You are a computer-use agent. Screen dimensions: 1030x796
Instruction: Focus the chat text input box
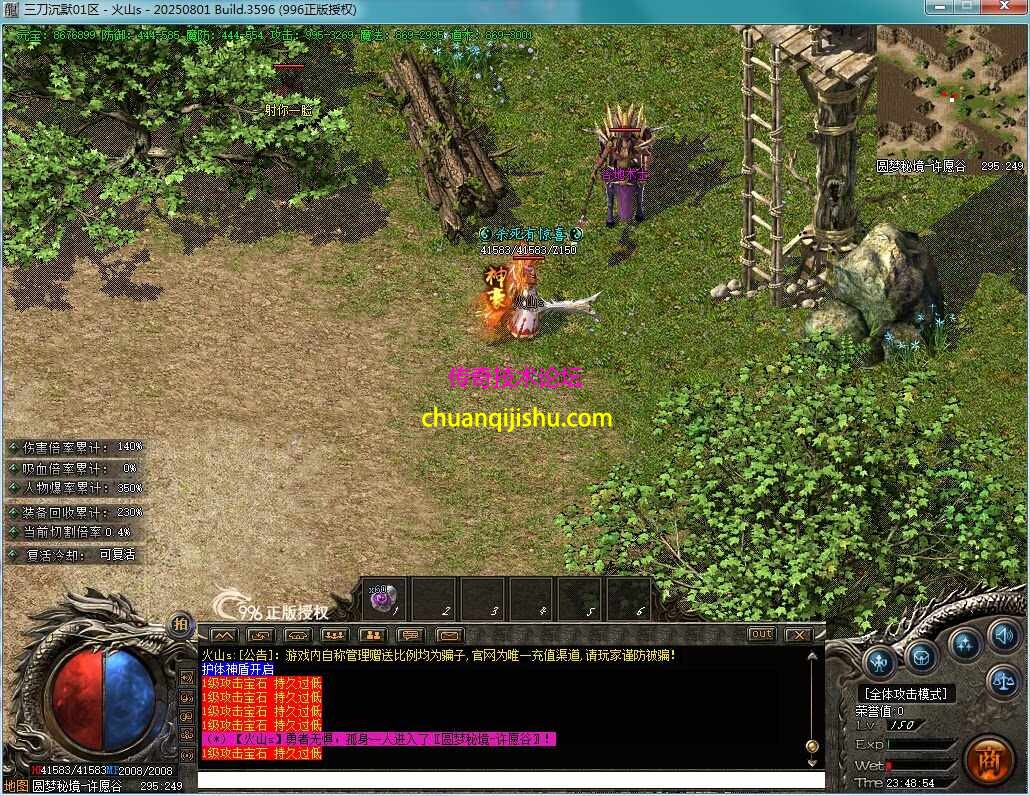[x=510, y=780]
